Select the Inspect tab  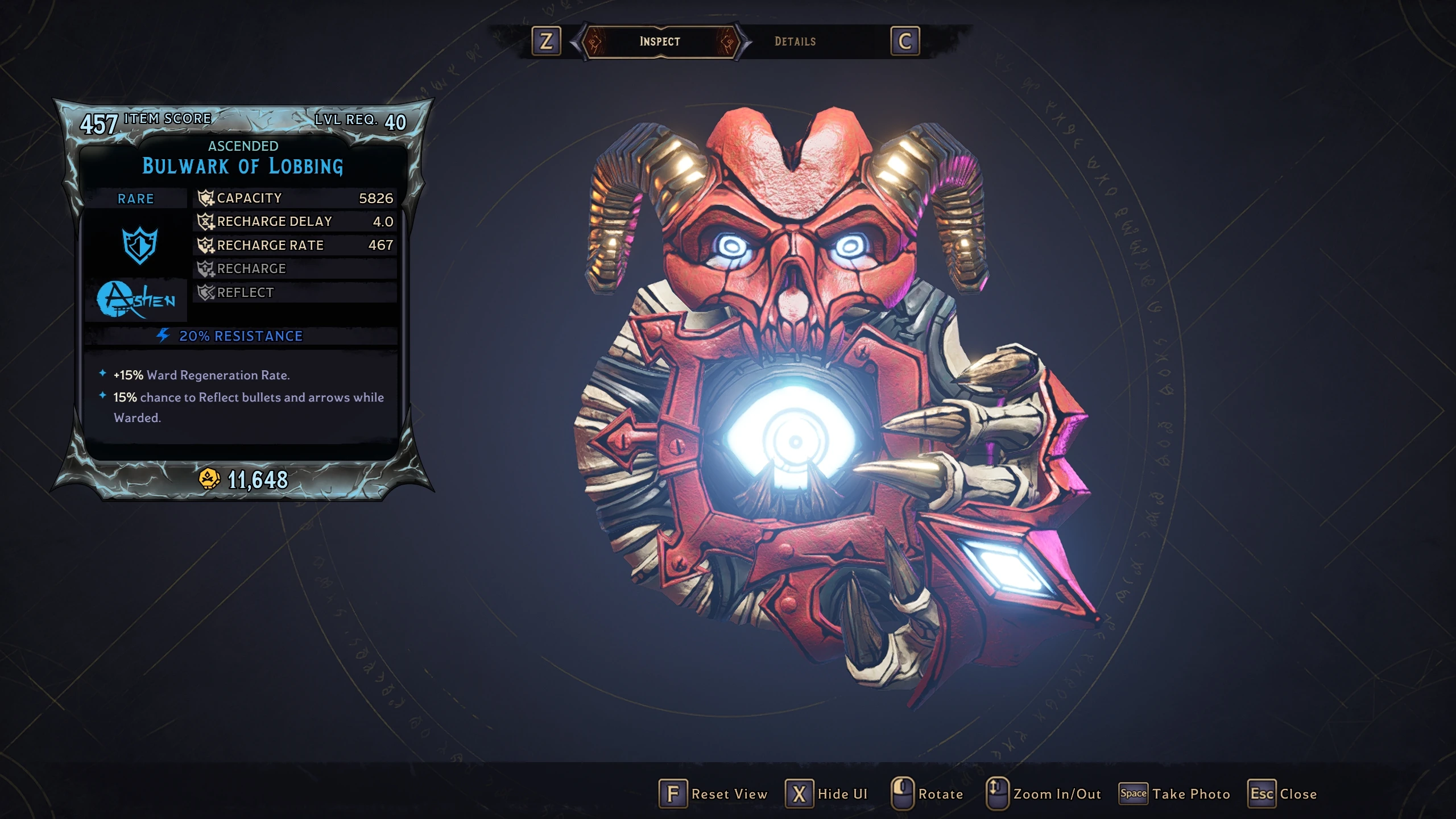[660, 42]
